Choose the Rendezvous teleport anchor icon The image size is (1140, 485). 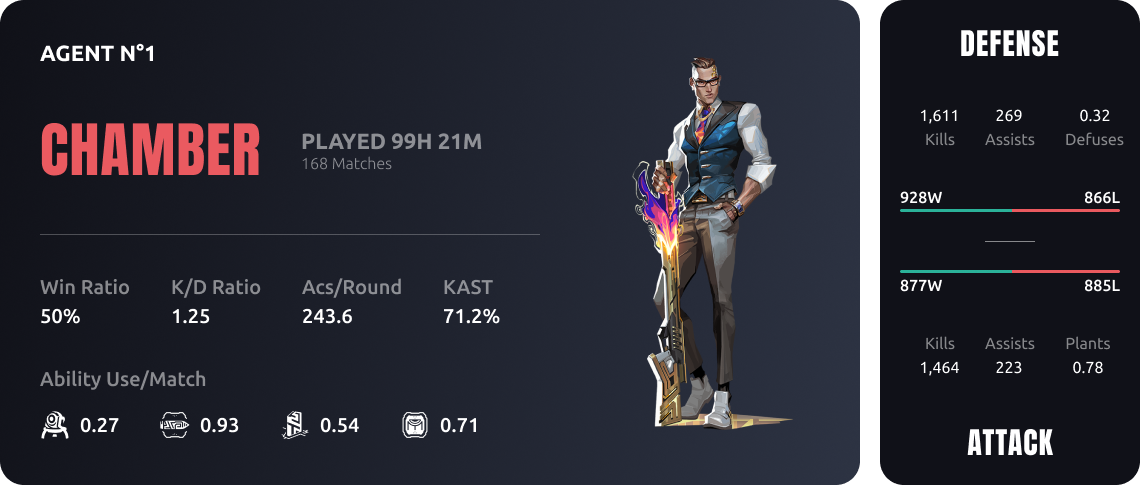[x=294, y=425]
